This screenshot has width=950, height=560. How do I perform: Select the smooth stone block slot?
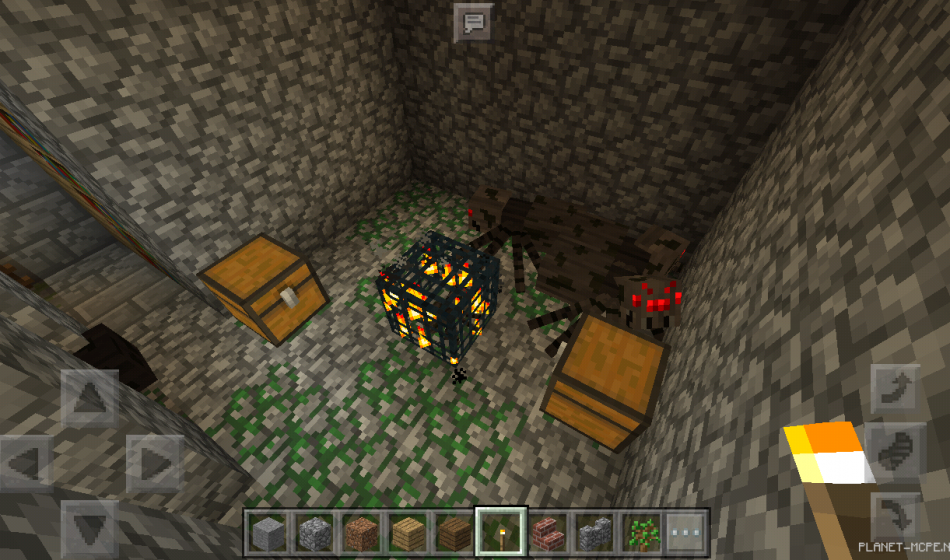pos(269,530)
